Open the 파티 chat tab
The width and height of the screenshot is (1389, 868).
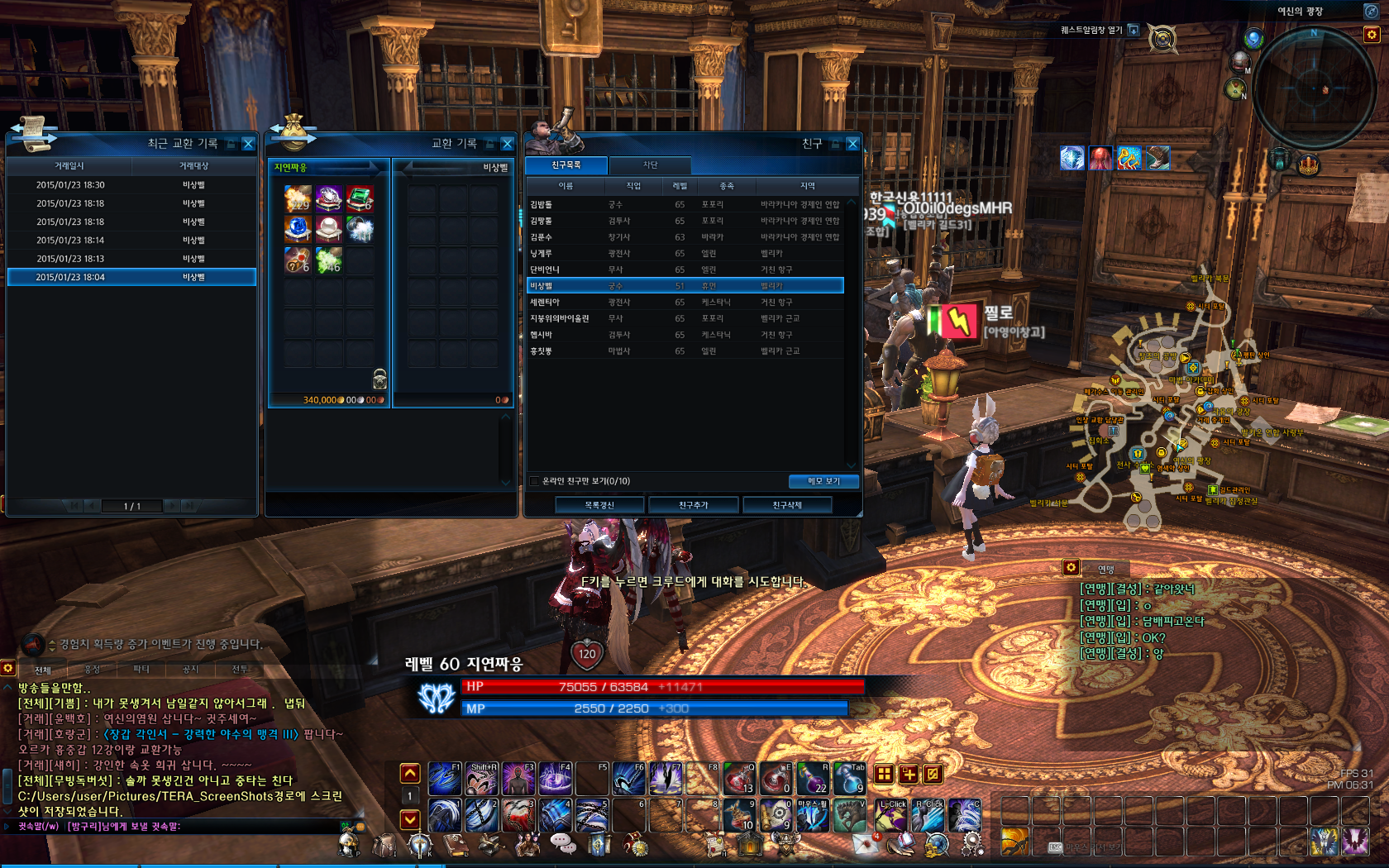(x=141, y=670)
